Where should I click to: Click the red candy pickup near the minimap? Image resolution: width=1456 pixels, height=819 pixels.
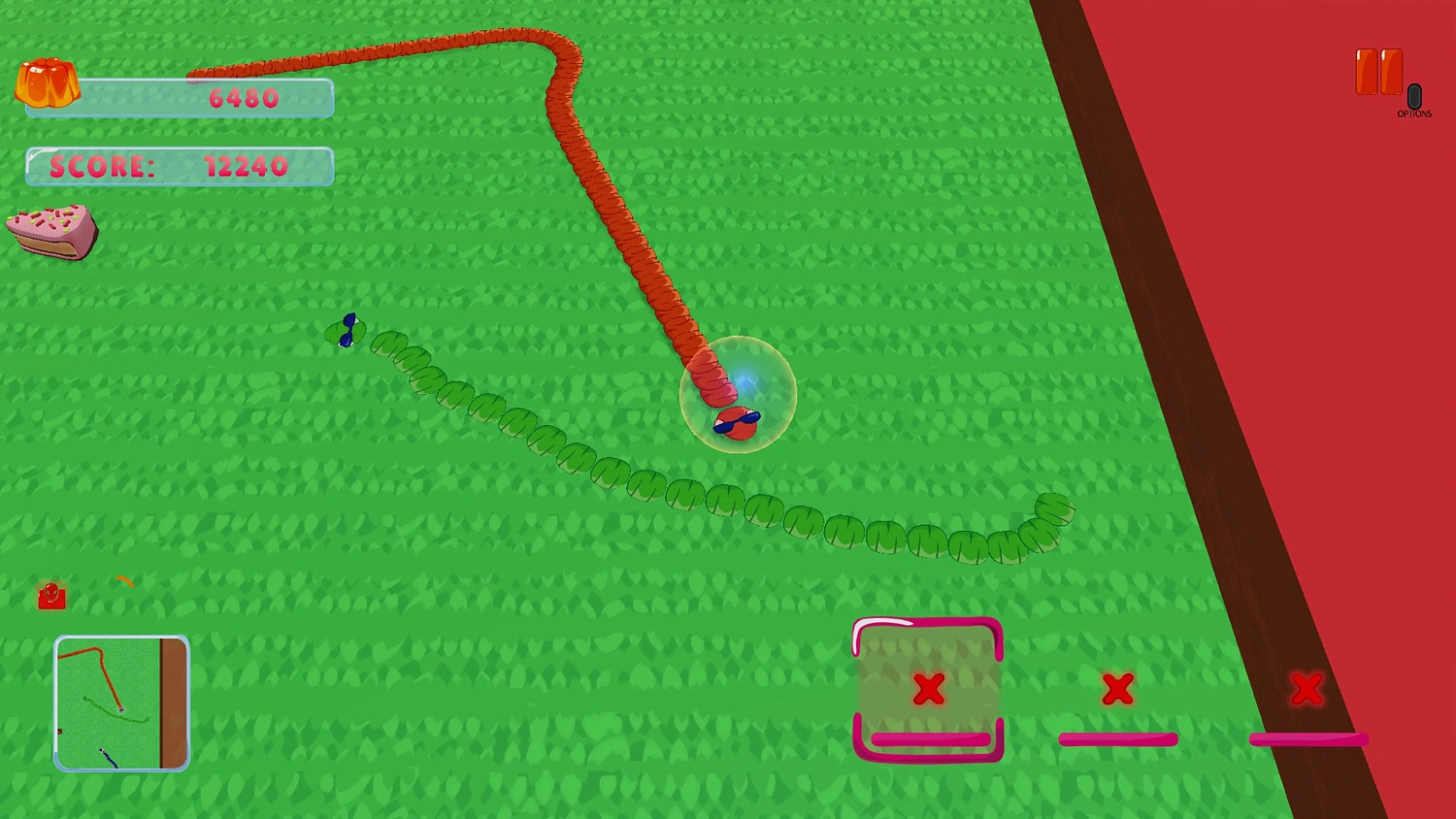click(52, 597)
